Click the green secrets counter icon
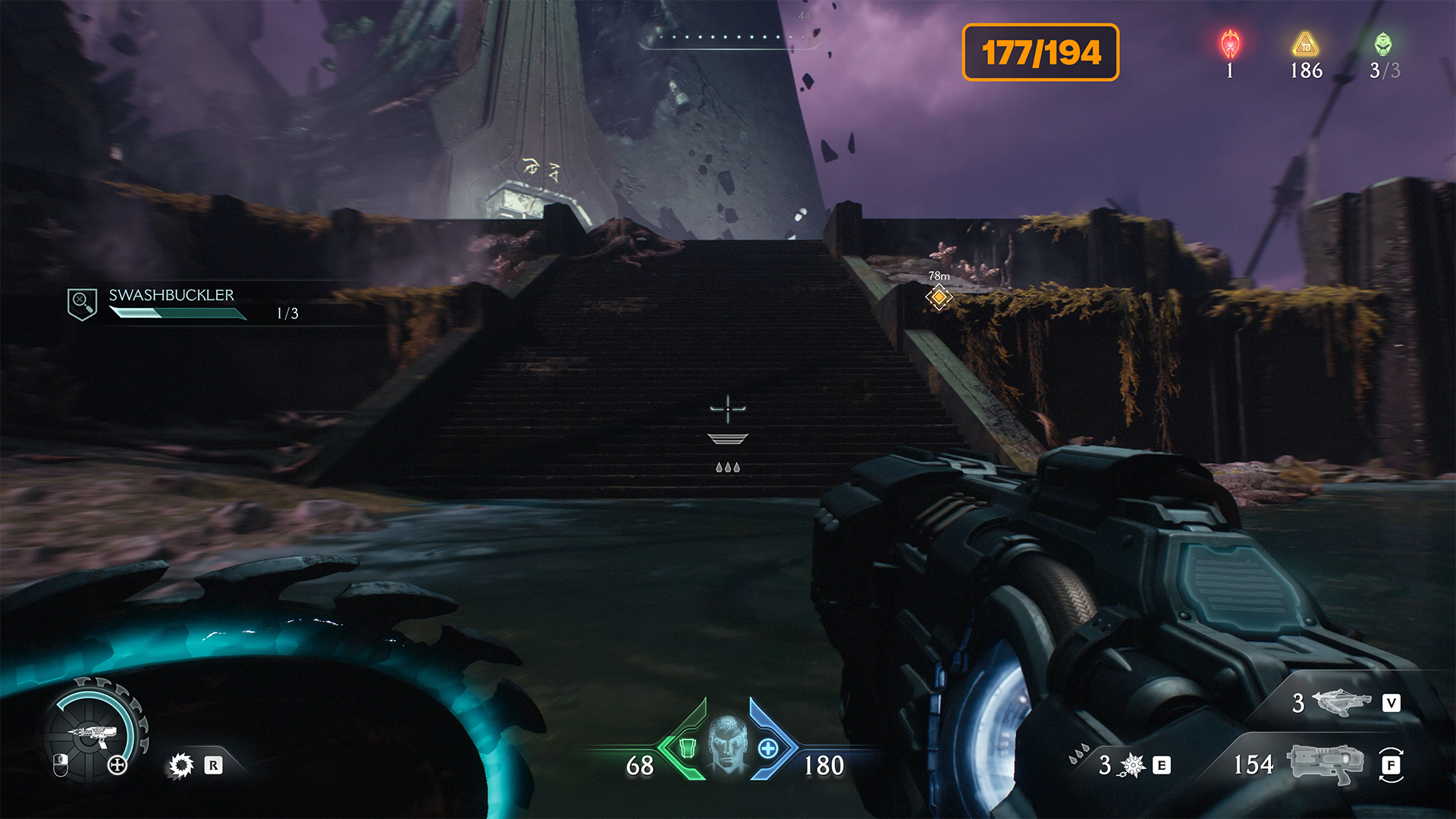 pyautogui.click(x=1383, y=45)
